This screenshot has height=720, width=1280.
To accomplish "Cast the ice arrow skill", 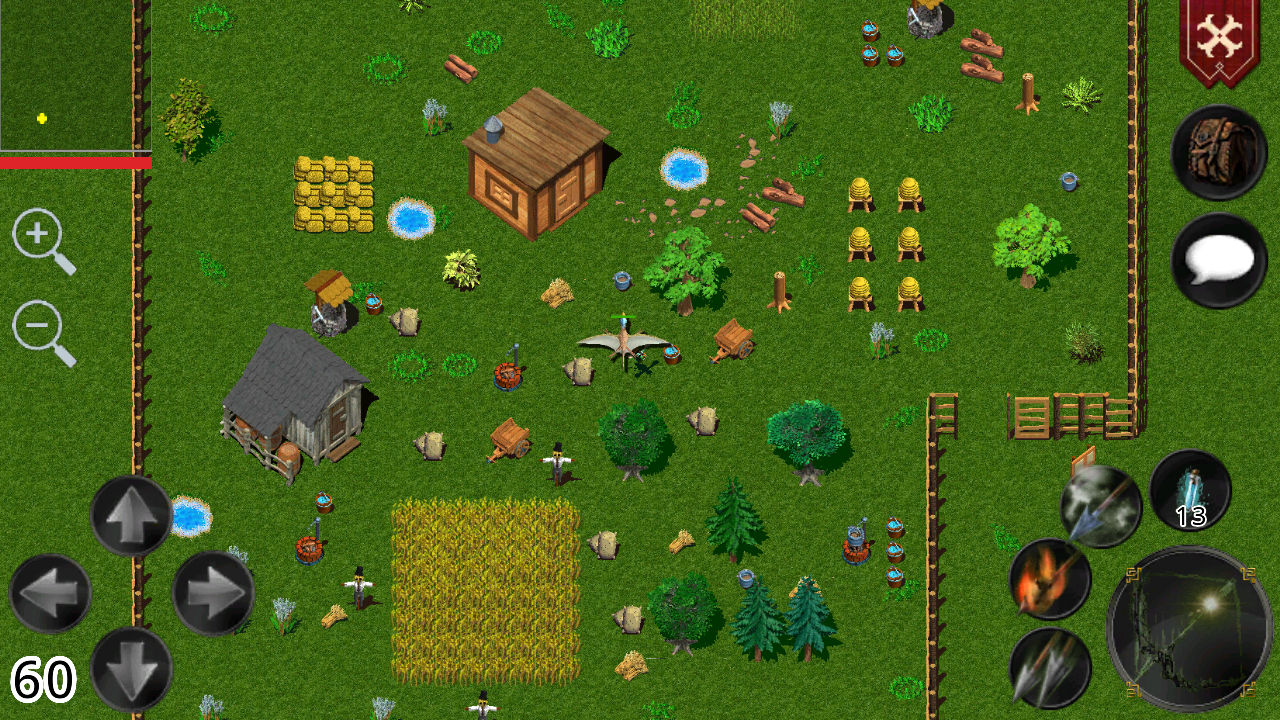I will pos(1100,507).
